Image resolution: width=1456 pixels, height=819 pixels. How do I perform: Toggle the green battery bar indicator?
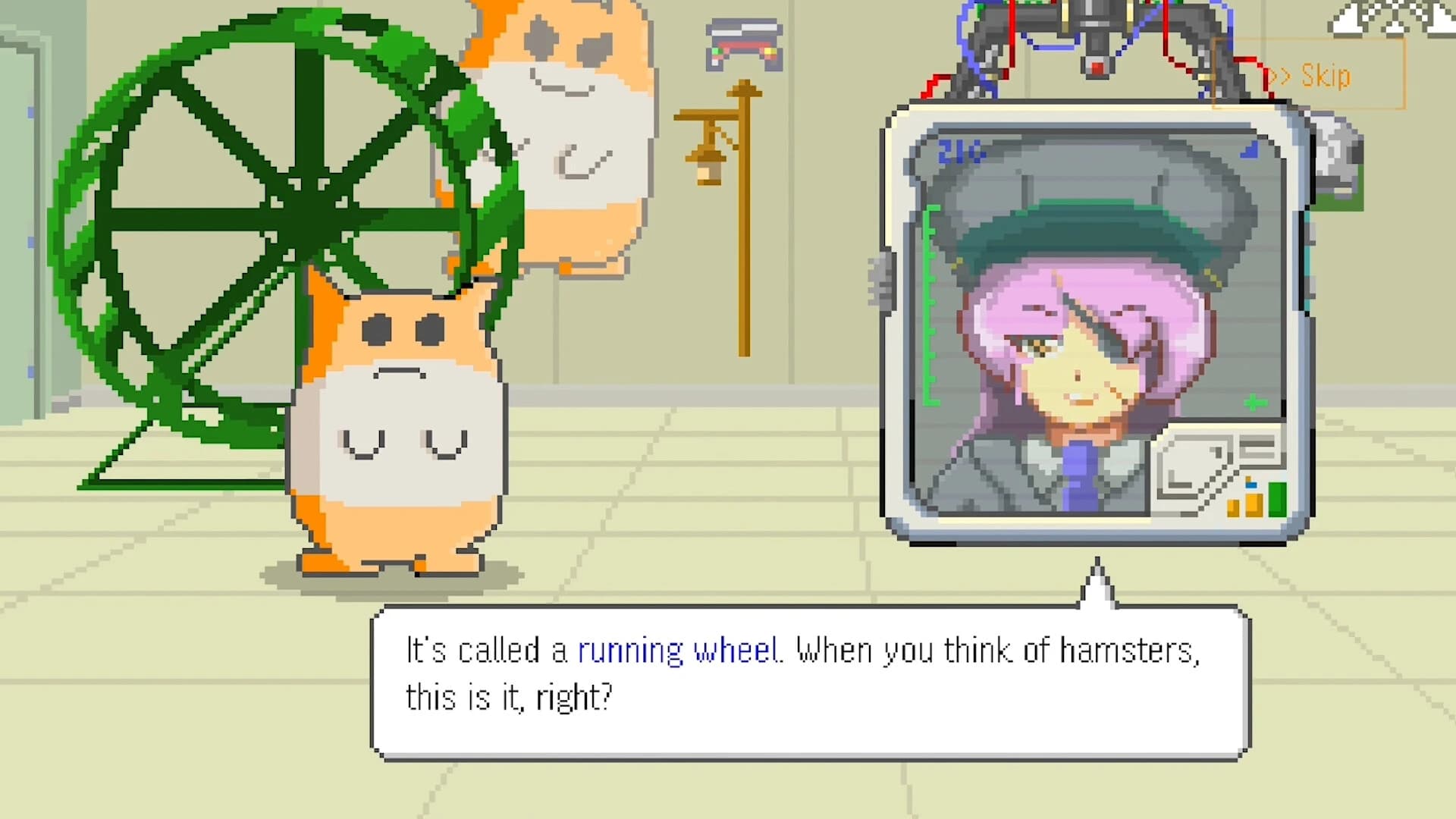coord(1277,499)
